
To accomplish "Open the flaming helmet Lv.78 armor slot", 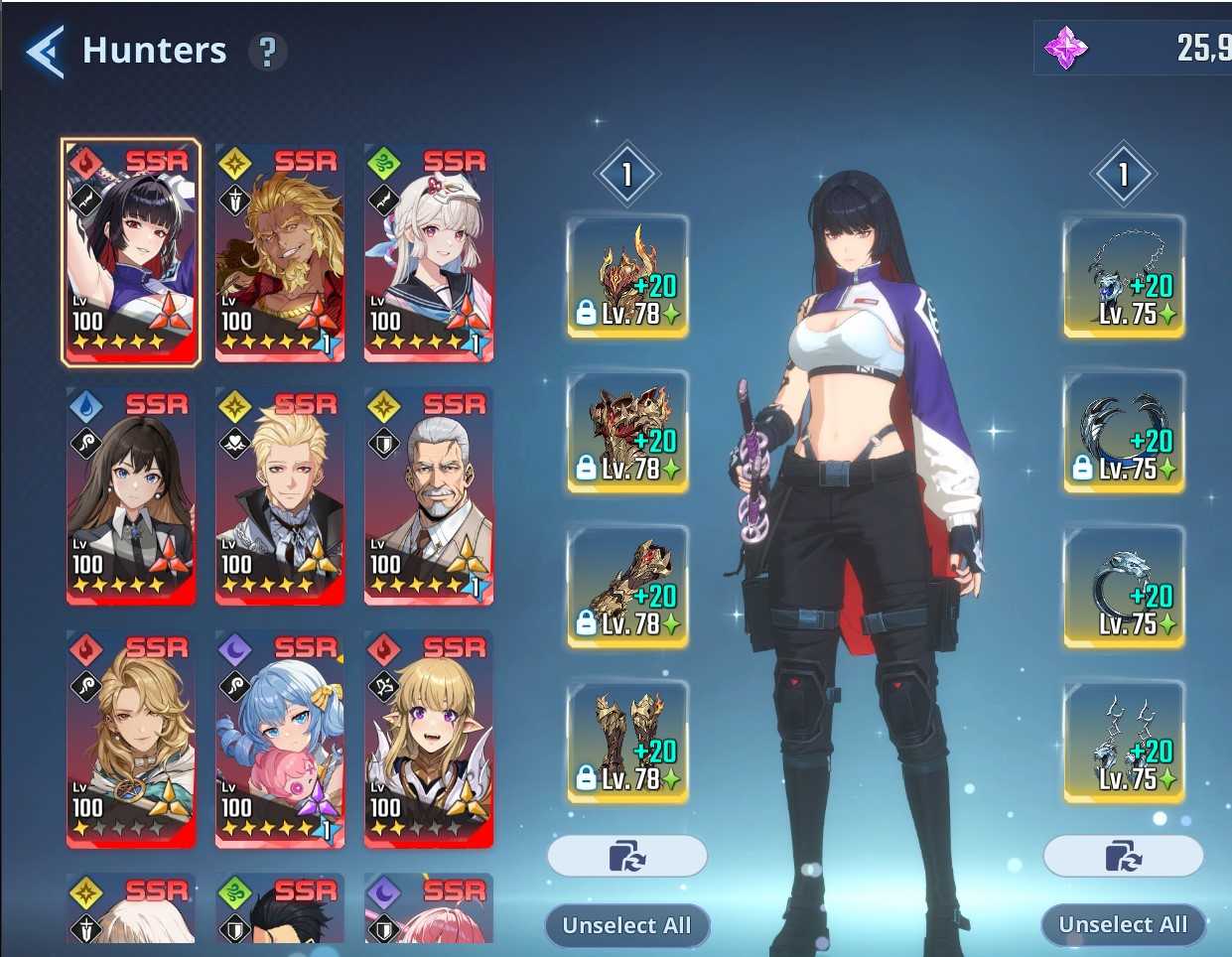I will click(x=627, y=277).
